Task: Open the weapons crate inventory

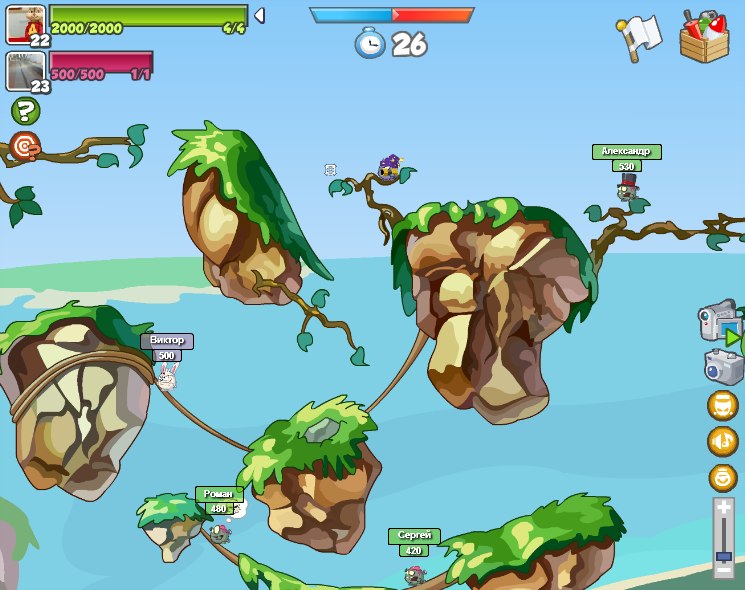Action: pos(704,38)
